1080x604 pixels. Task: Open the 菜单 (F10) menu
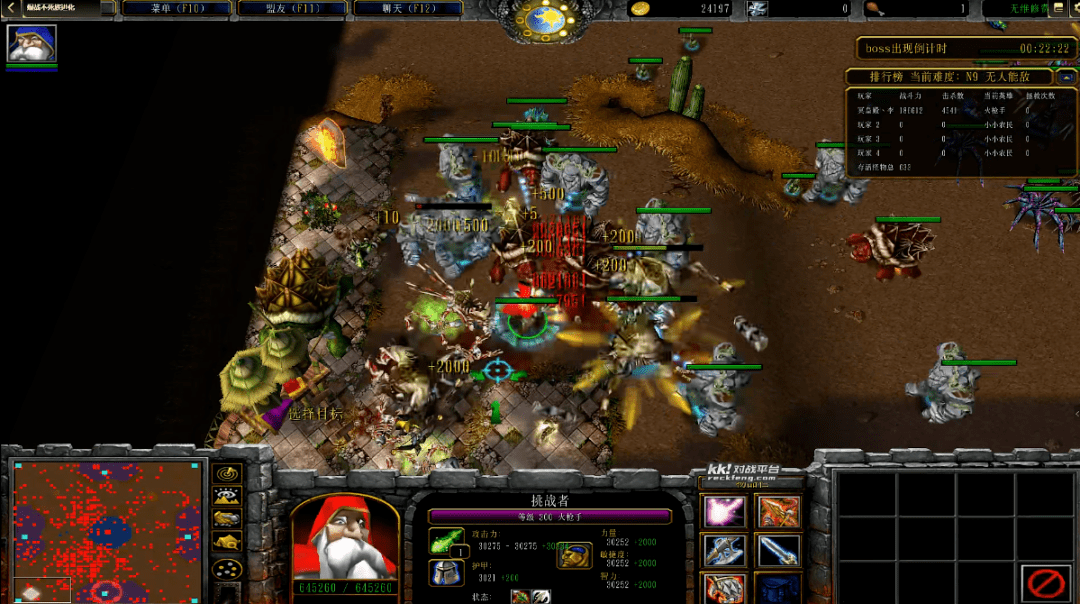(176, 9)
